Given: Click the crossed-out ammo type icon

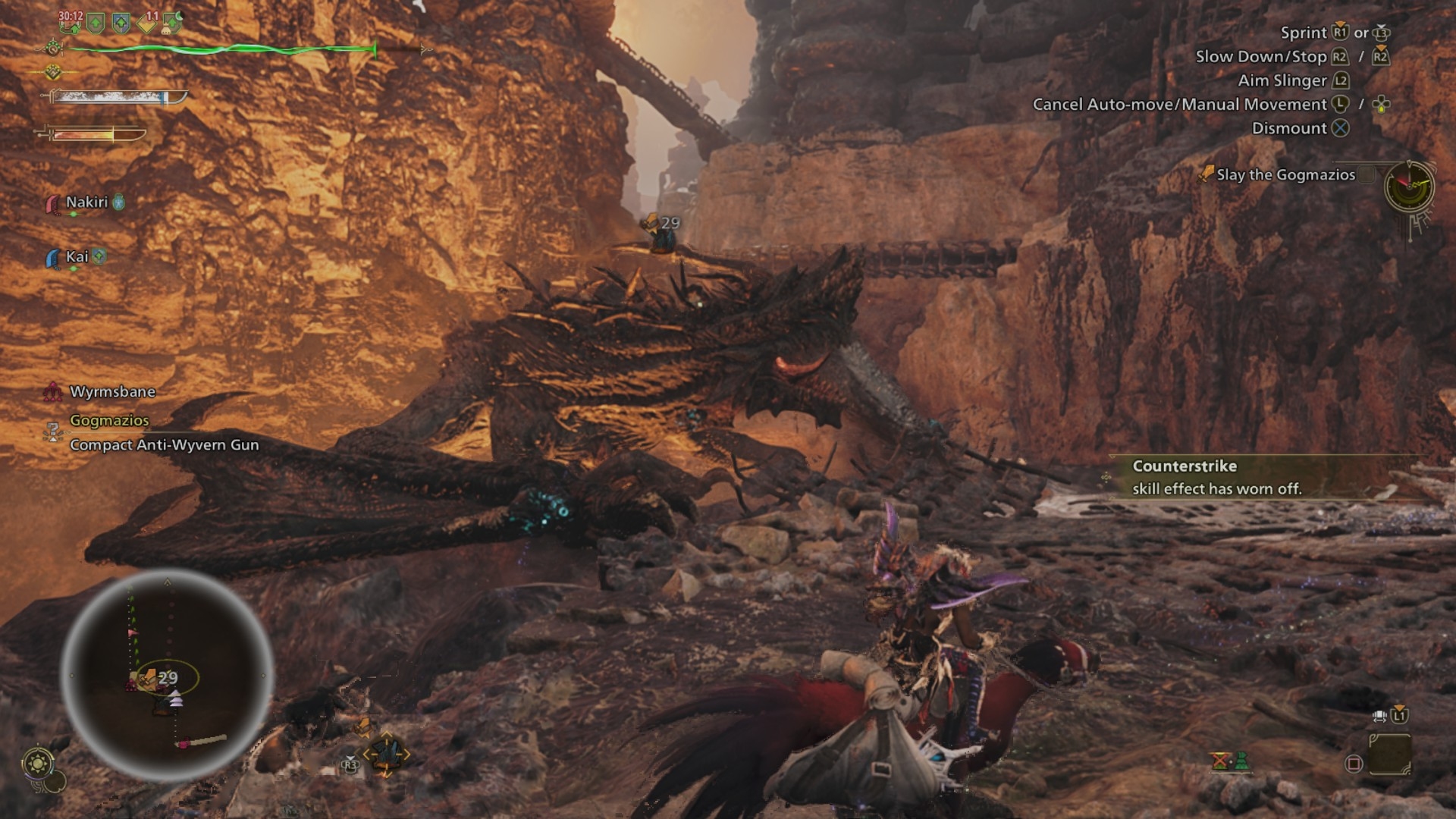Looking at the screenshot, I should pos(1220,761).
